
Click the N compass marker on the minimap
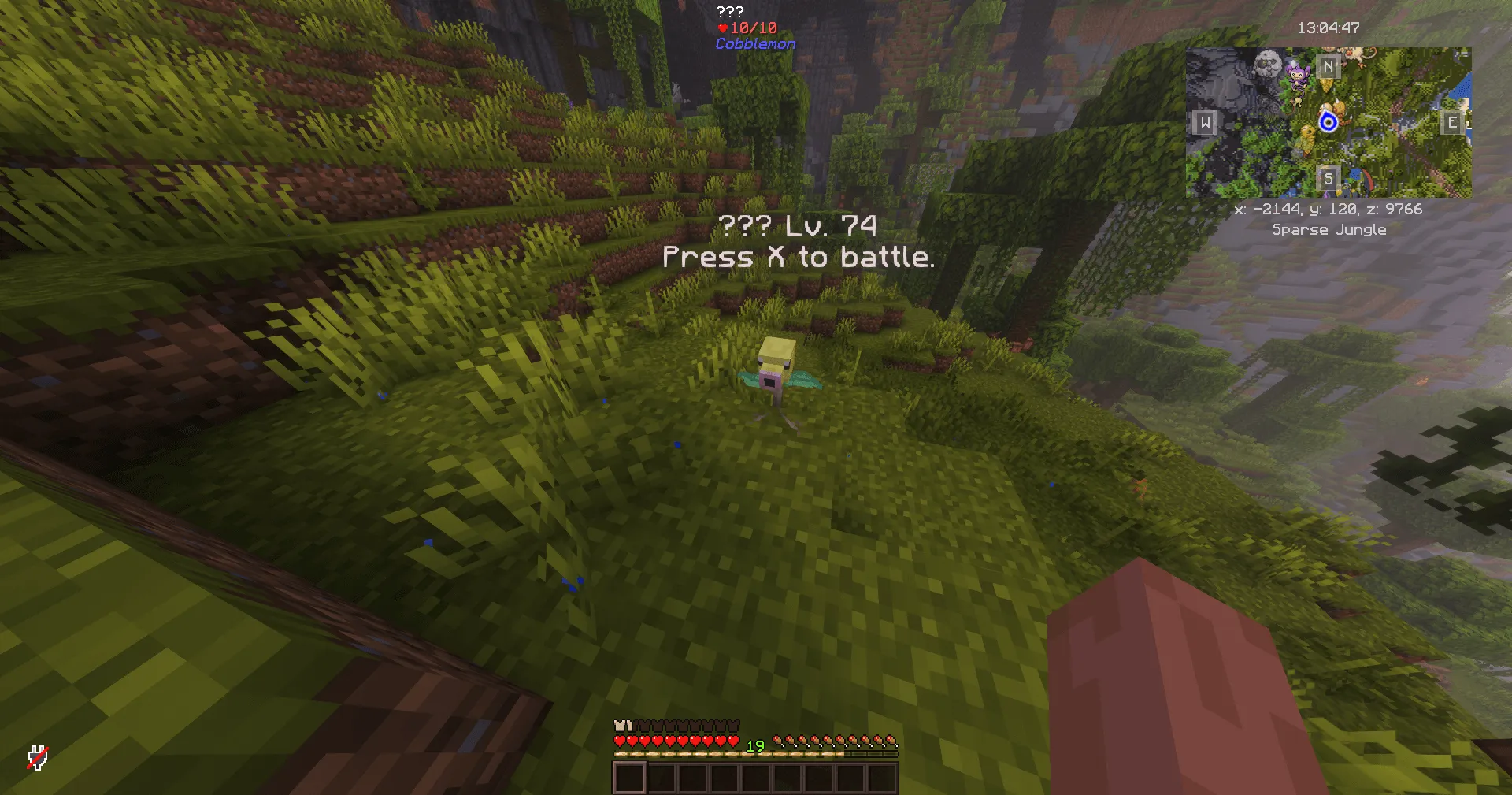(1329, 68)
